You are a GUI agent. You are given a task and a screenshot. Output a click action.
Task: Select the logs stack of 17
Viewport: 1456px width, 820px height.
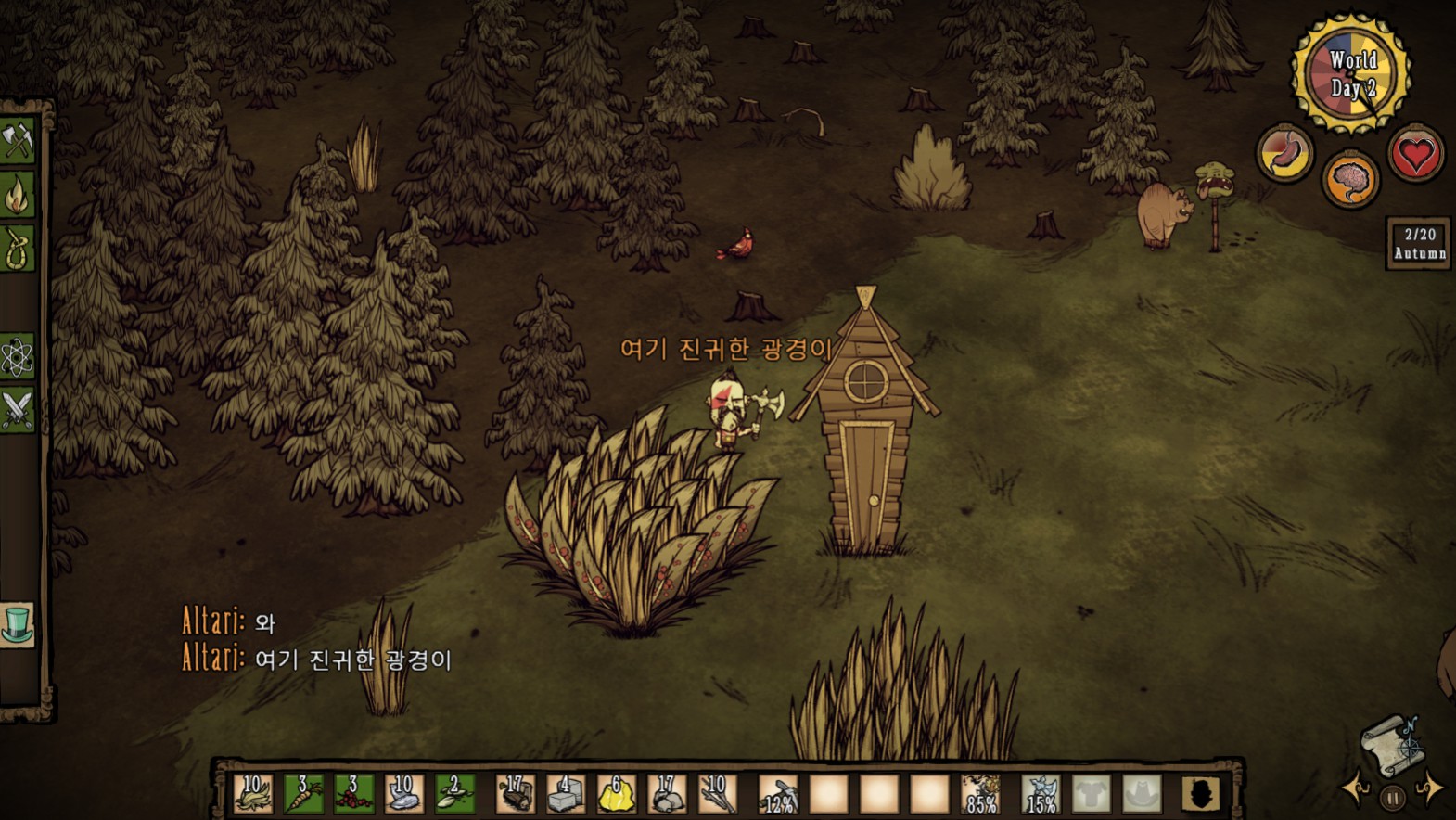(516, 795)
